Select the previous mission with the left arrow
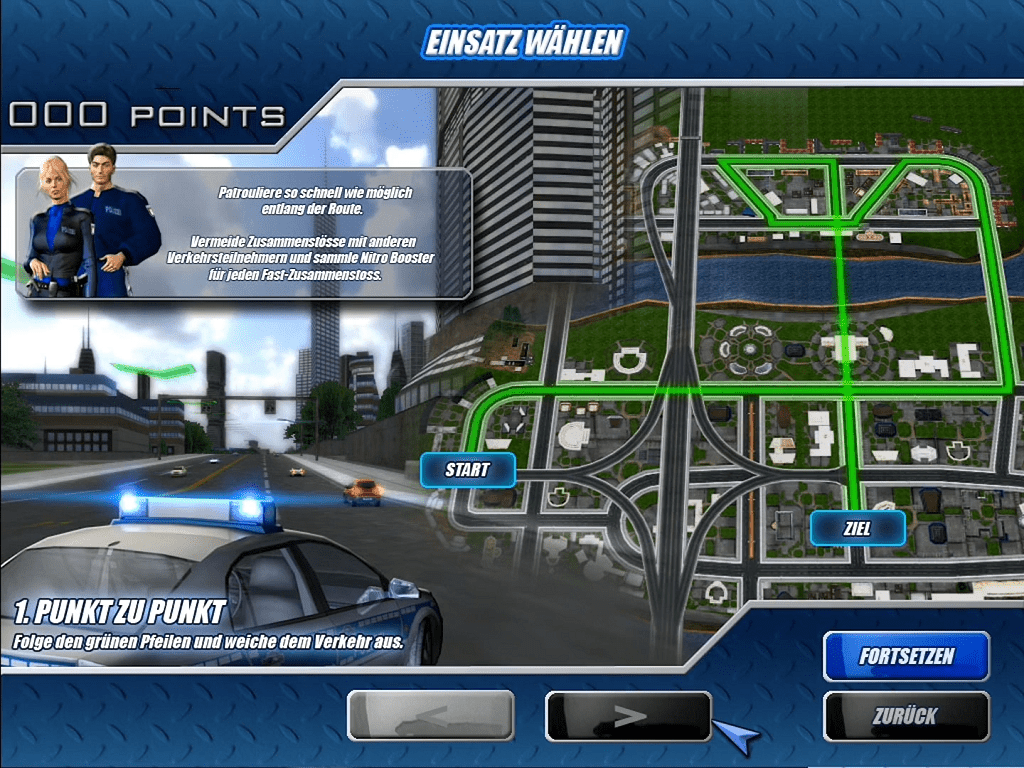This screenshot has width=1024, height=768. click(x=430, y=716)
